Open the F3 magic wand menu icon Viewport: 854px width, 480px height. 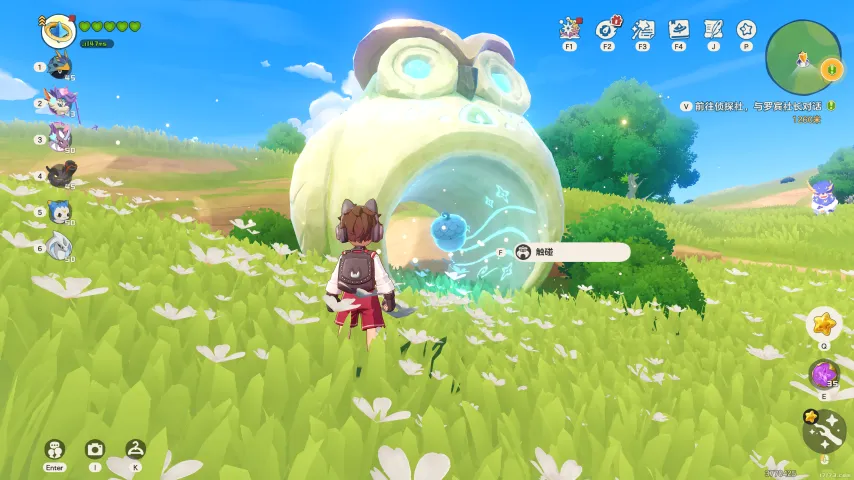(642, 30)
